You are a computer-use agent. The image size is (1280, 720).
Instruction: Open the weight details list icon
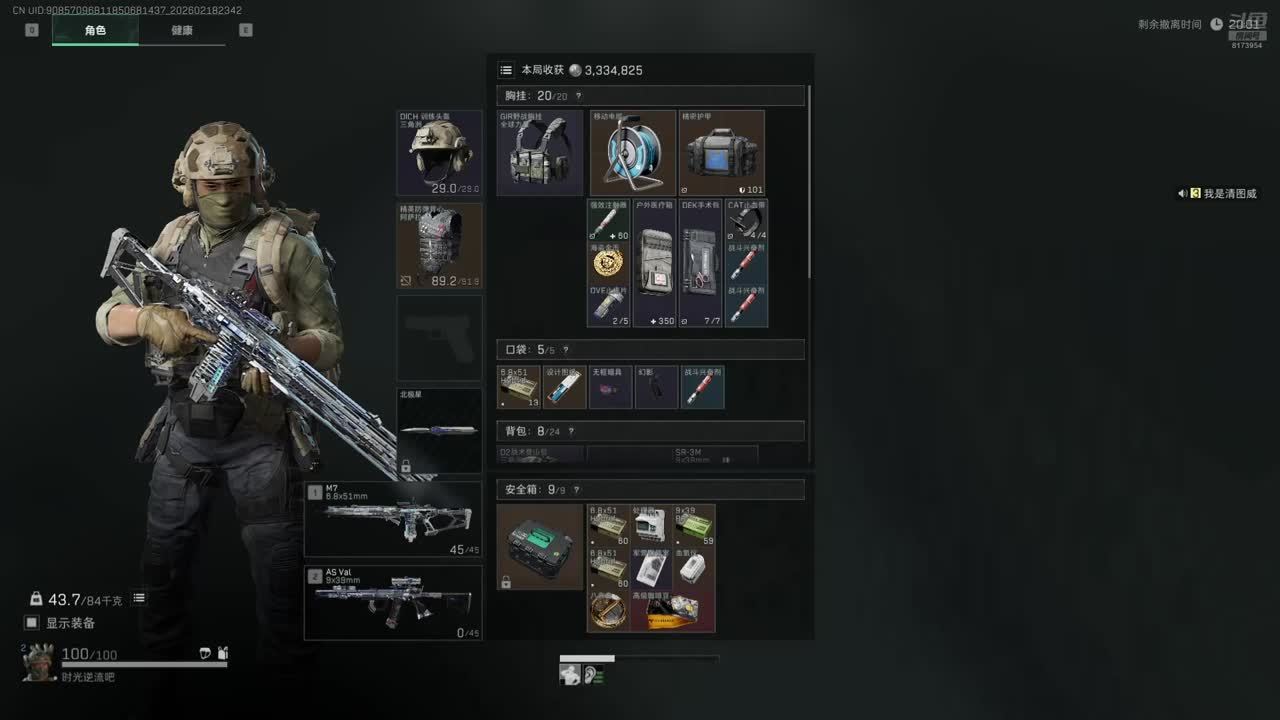tap(139, 598)
